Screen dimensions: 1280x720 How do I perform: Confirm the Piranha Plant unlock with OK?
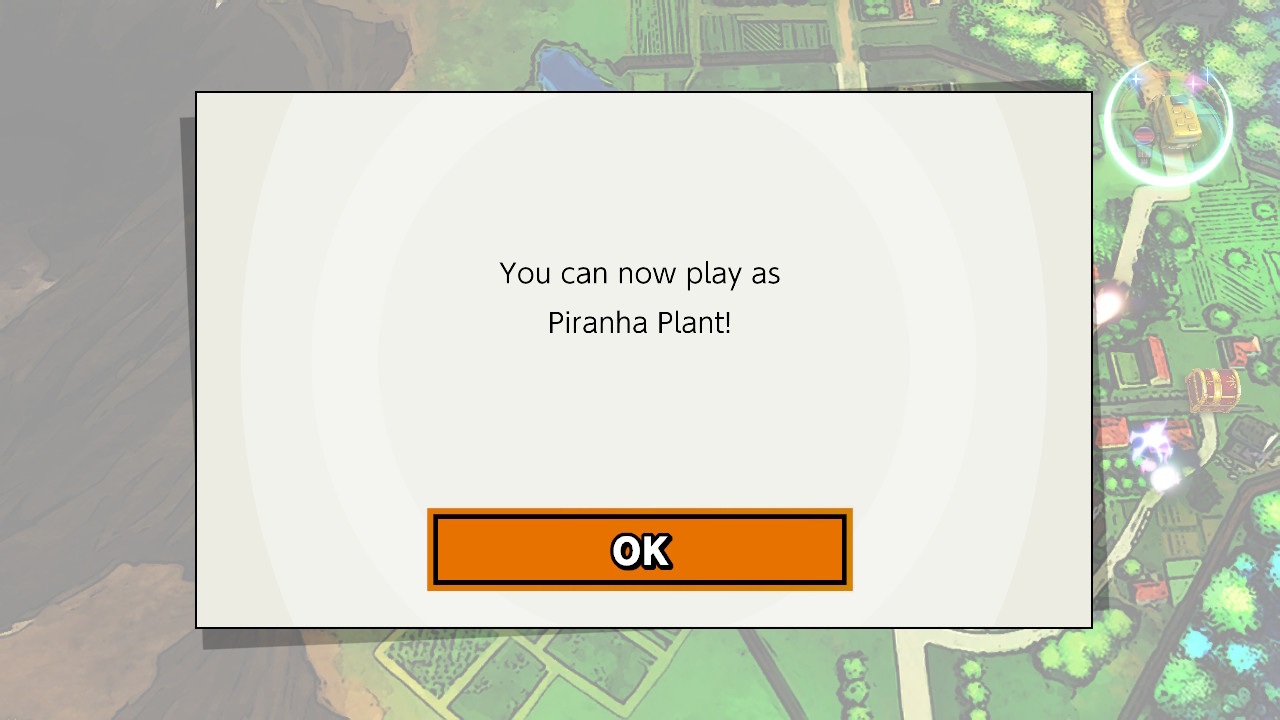640,549
